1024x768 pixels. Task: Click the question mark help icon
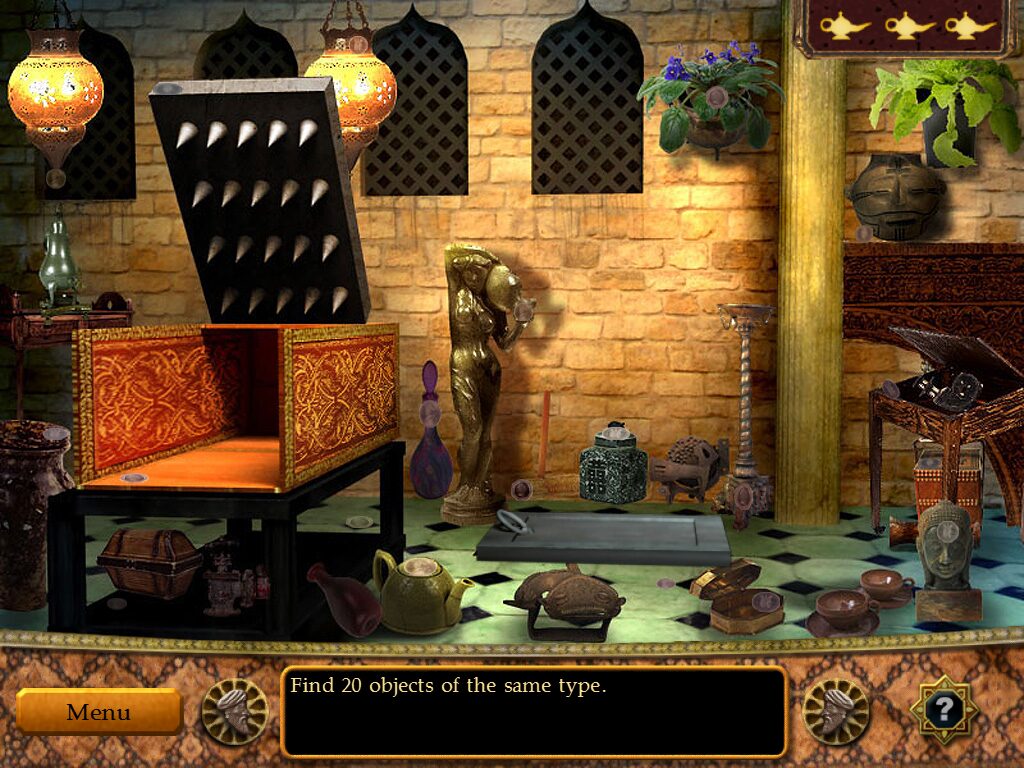pyautogui.click(x=943, y=709)
